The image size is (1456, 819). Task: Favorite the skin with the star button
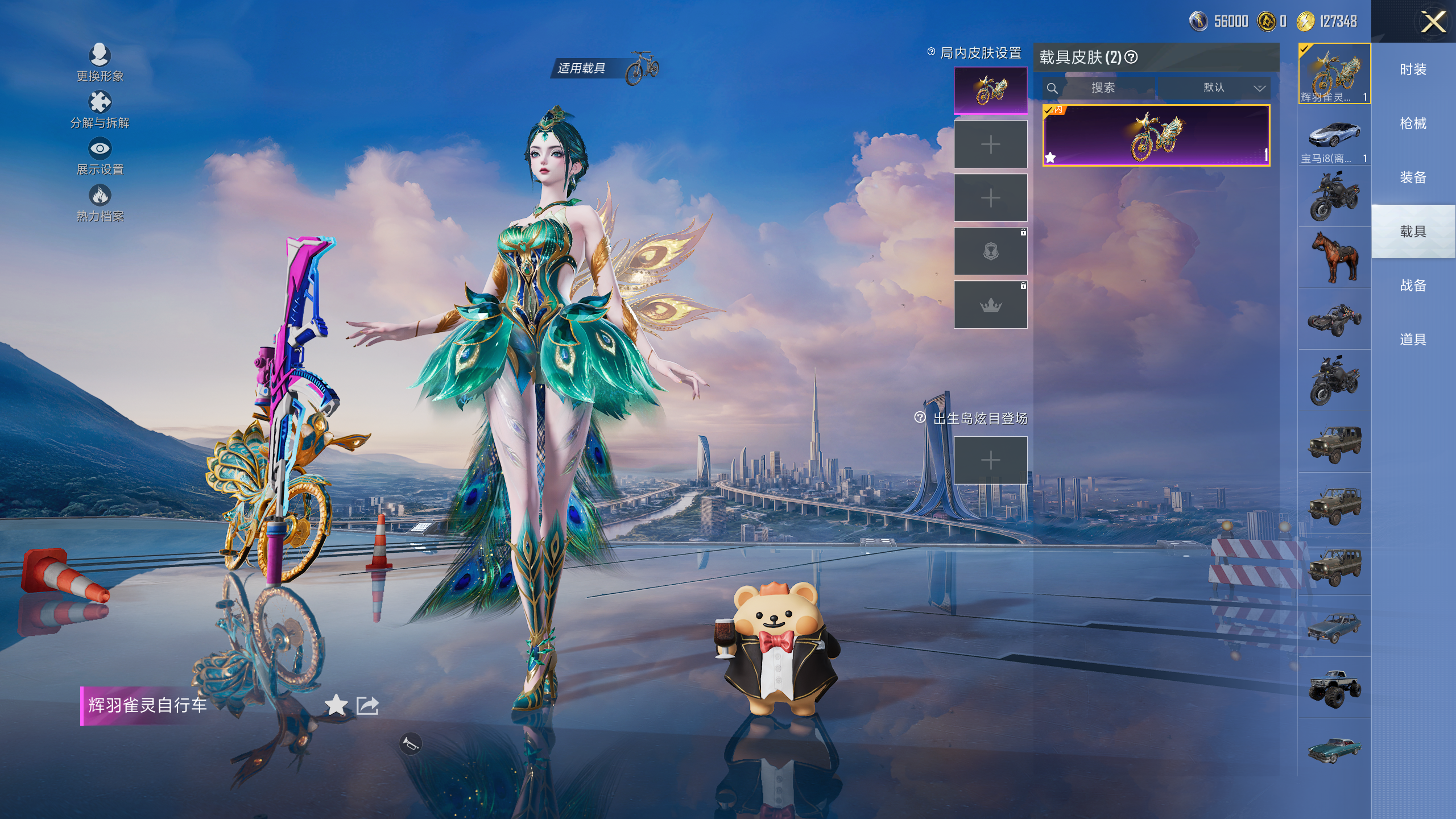(336, 705)
